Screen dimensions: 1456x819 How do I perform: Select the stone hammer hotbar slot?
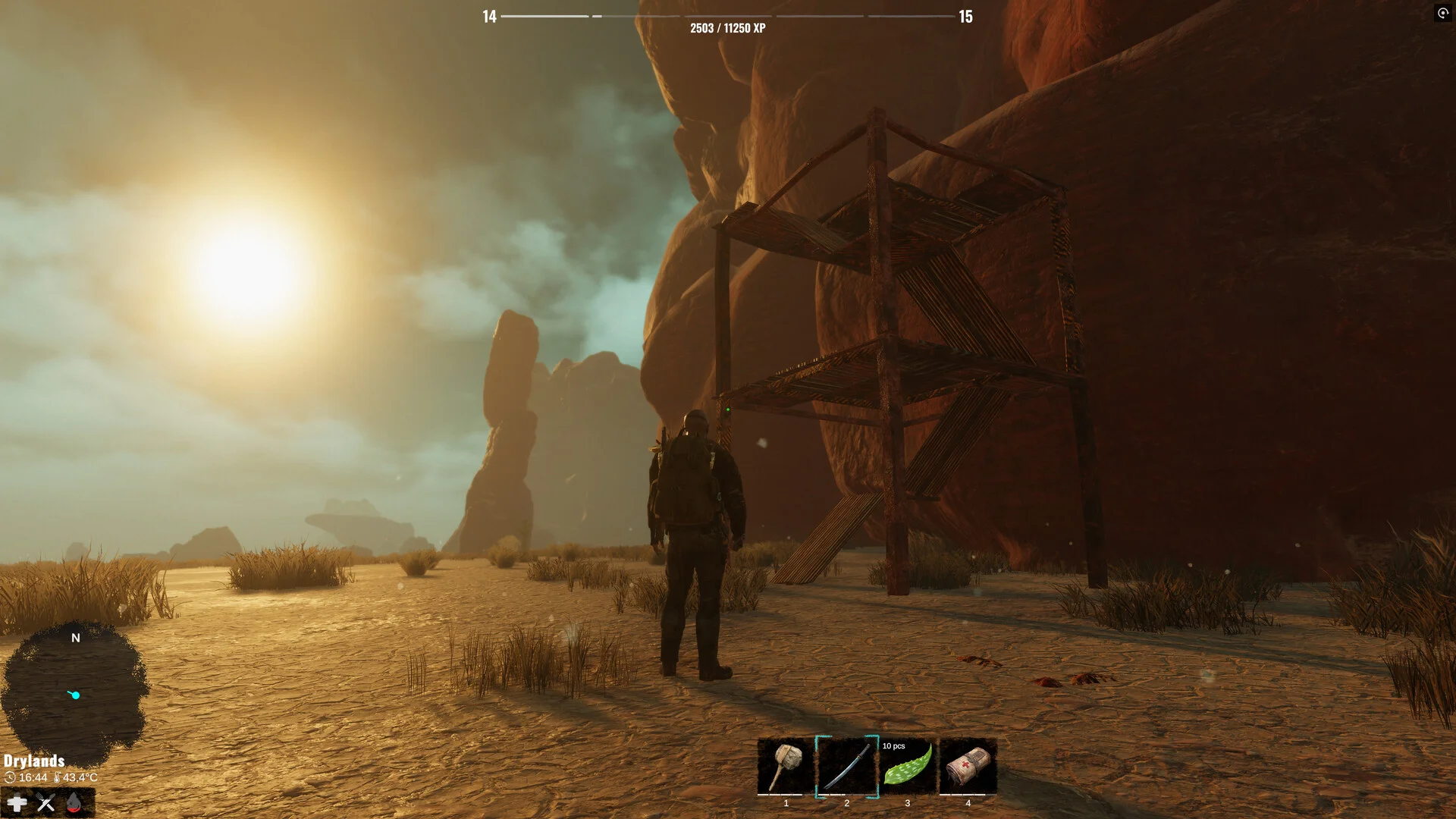point(786,766)
